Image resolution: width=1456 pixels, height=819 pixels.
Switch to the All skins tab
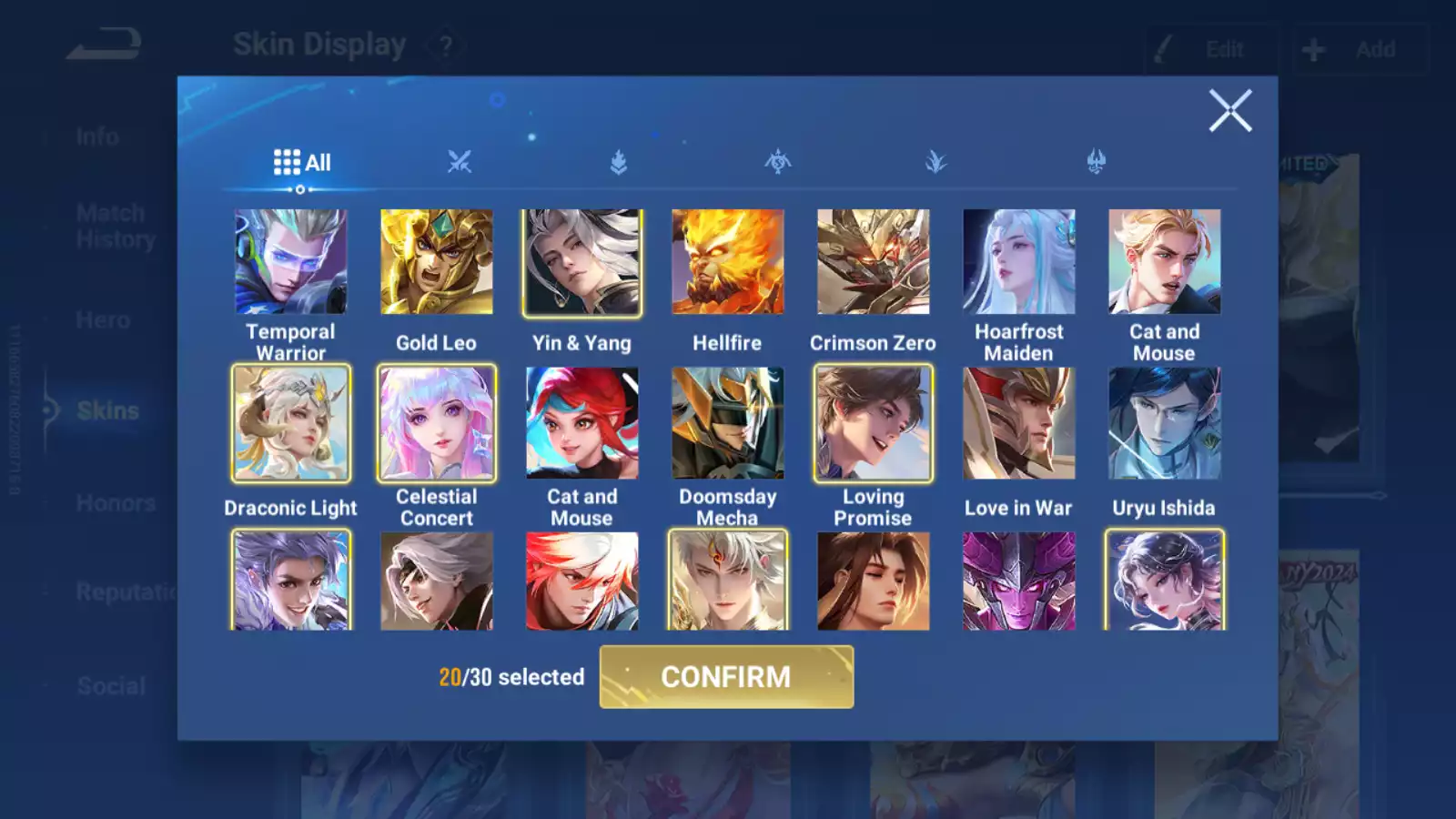coord(302,163)
